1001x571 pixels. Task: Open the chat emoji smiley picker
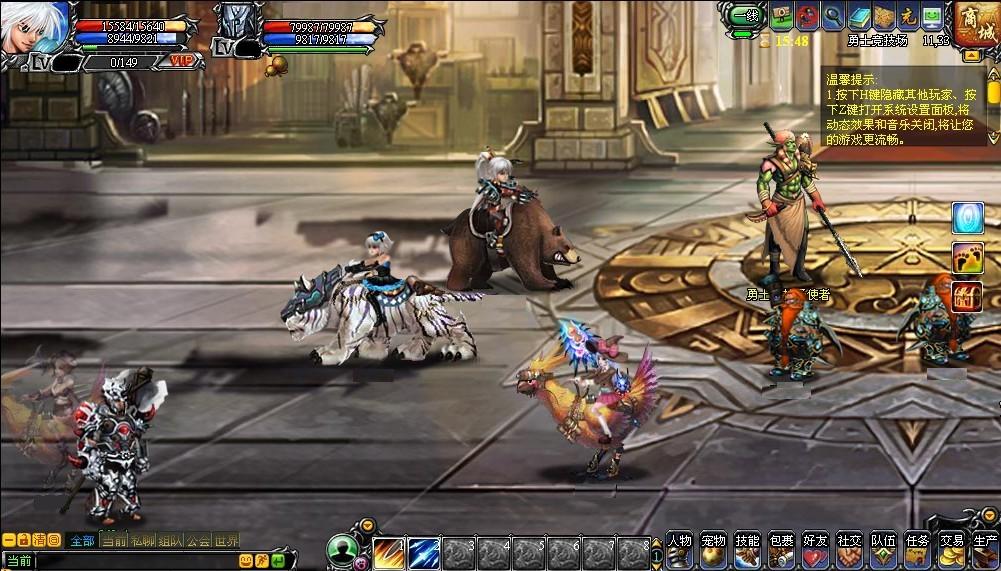click(246, 561)
